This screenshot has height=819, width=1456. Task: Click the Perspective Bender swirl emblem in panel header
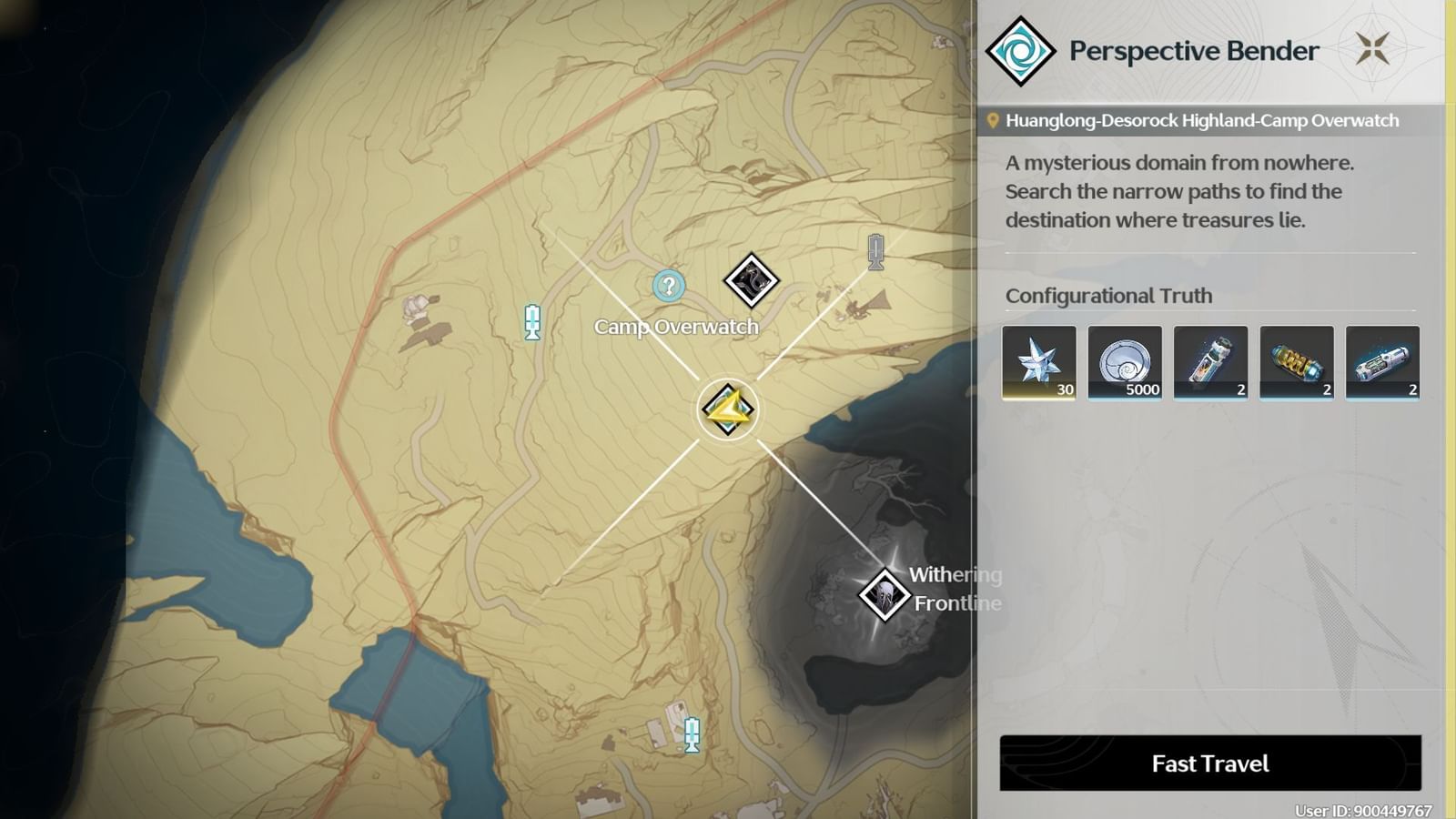(x=1023, y=50)
